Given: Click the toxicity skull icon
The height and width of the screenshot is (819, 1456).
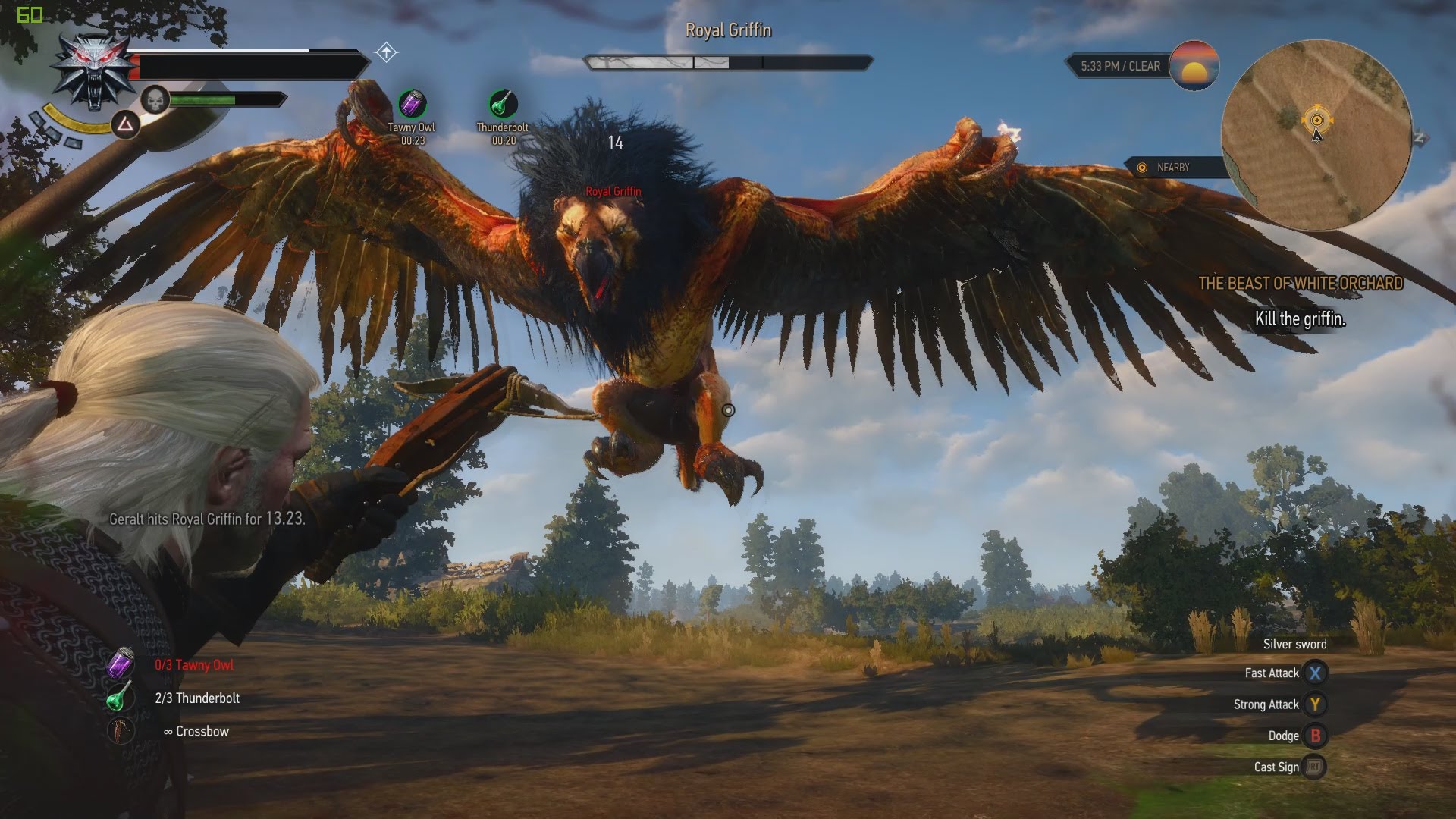Looking at the screenshot, I should click(x=155, y=99).
